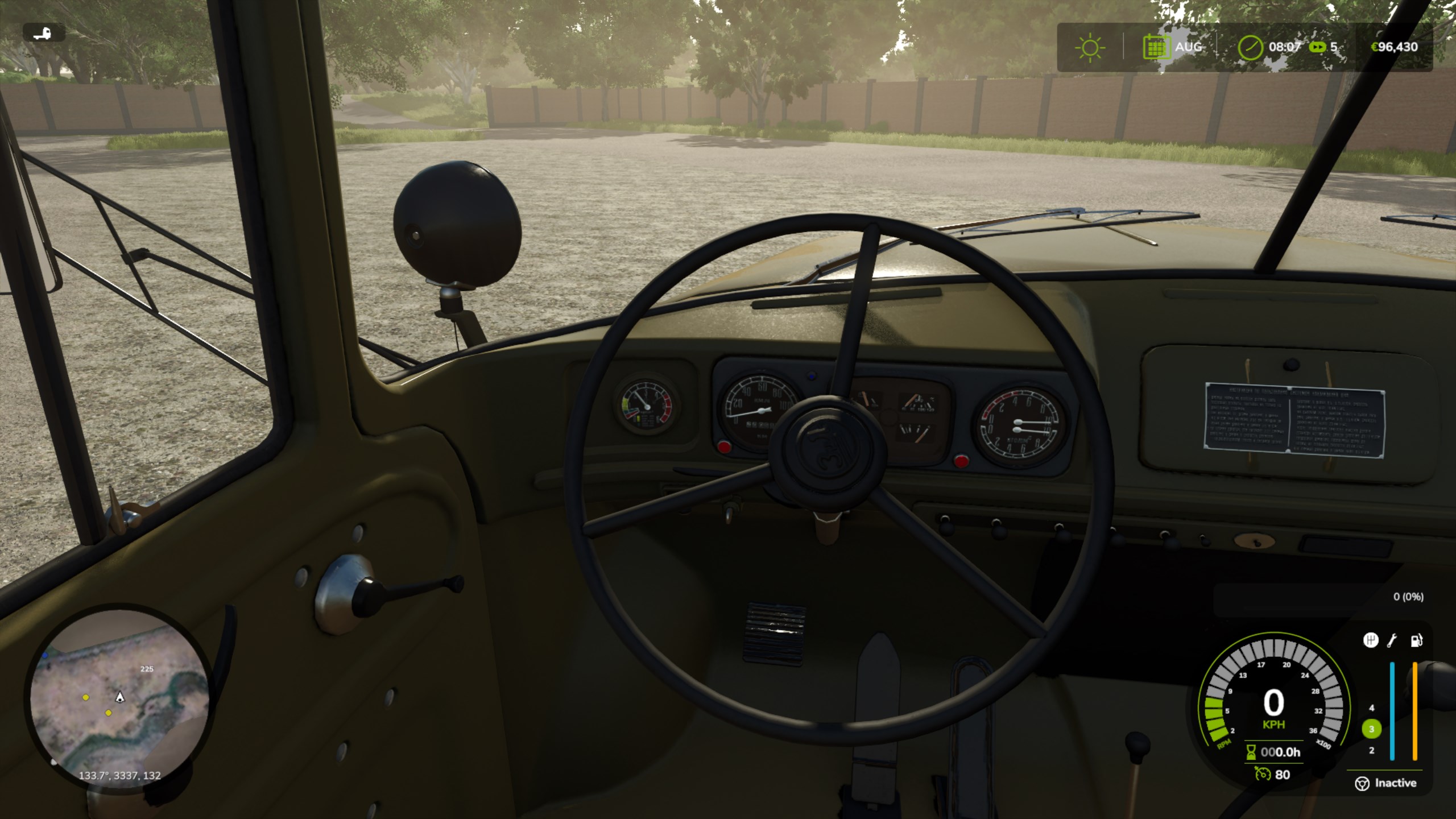Click the cruise control speed icon
The width and height of the screenshot is (1456, 819).
pos(1263,774)
